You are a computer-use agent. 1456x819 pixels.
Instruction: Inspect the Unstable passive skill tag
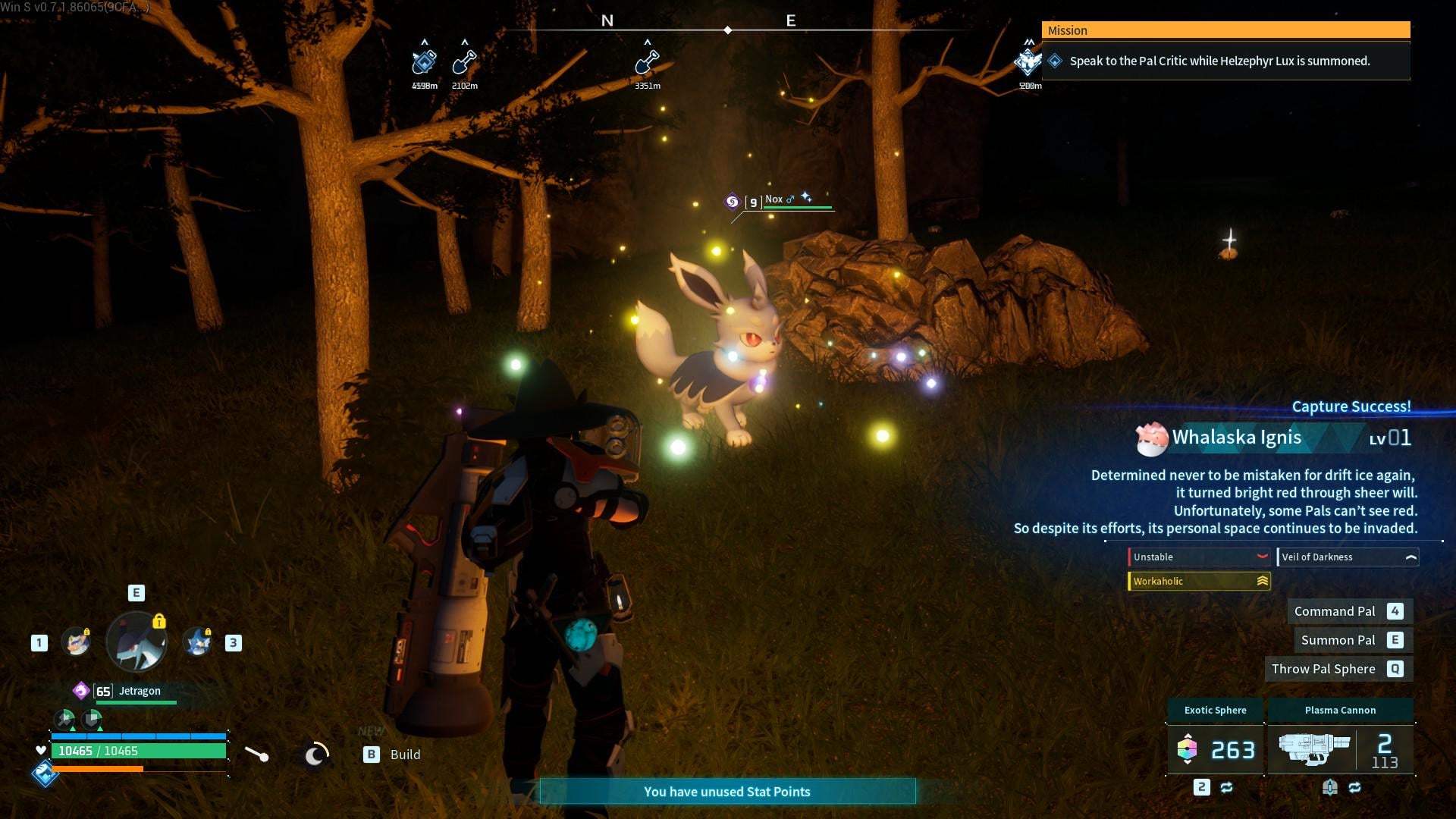coord(1199,557)
